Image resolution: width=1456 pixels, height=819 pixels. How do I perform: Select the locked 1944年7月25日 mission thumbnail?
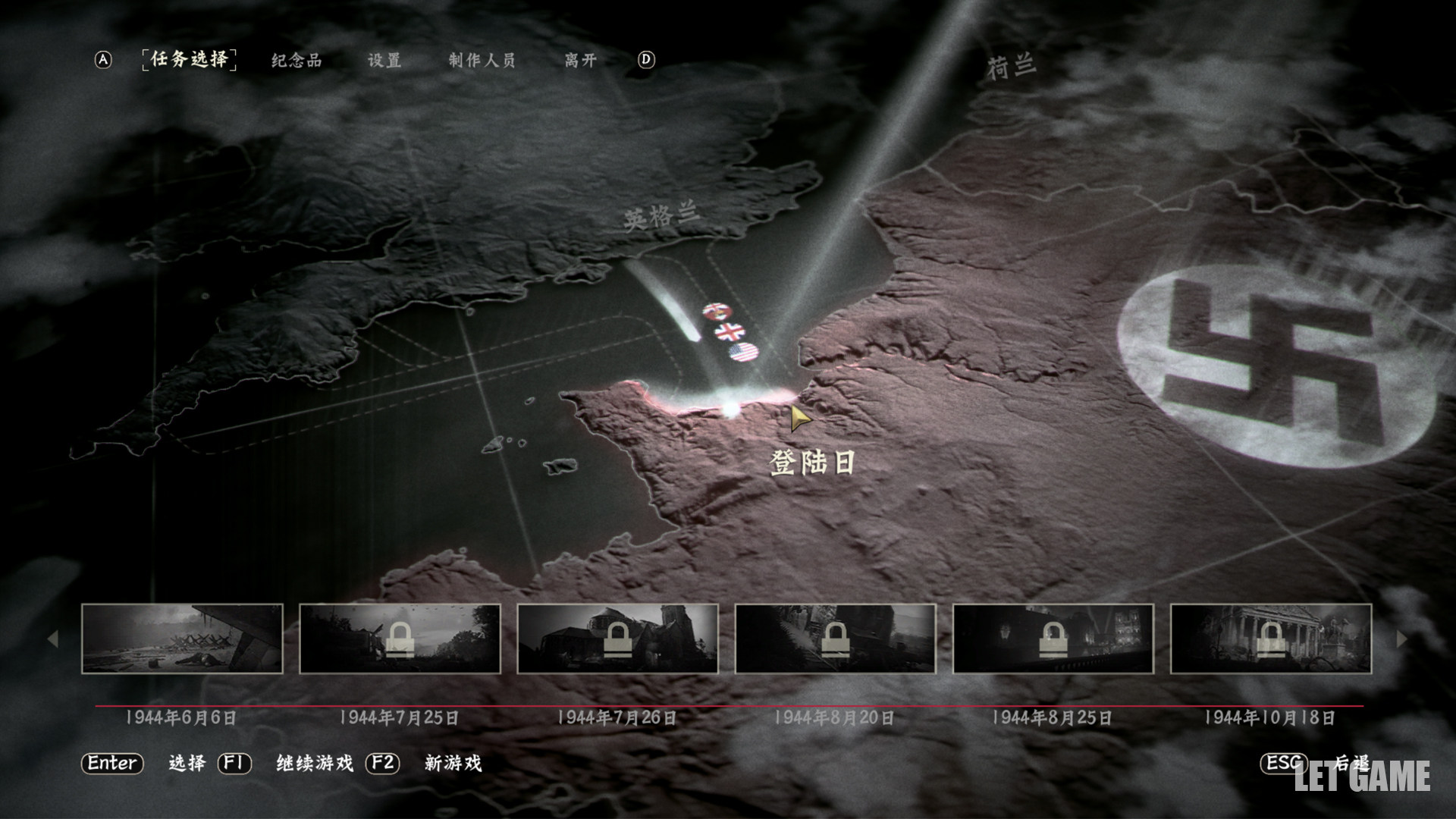click(400, 639)
